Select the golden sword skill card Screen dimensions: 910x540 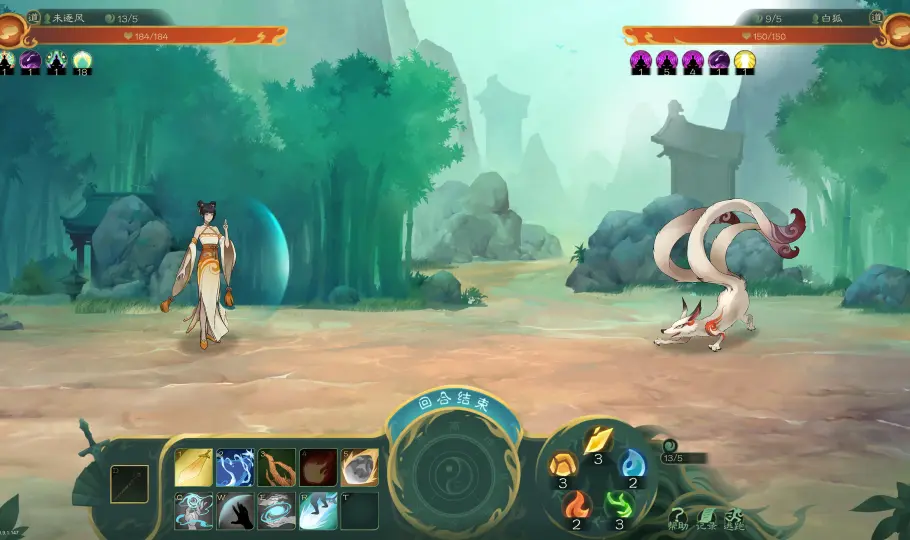tap(194, 468)
